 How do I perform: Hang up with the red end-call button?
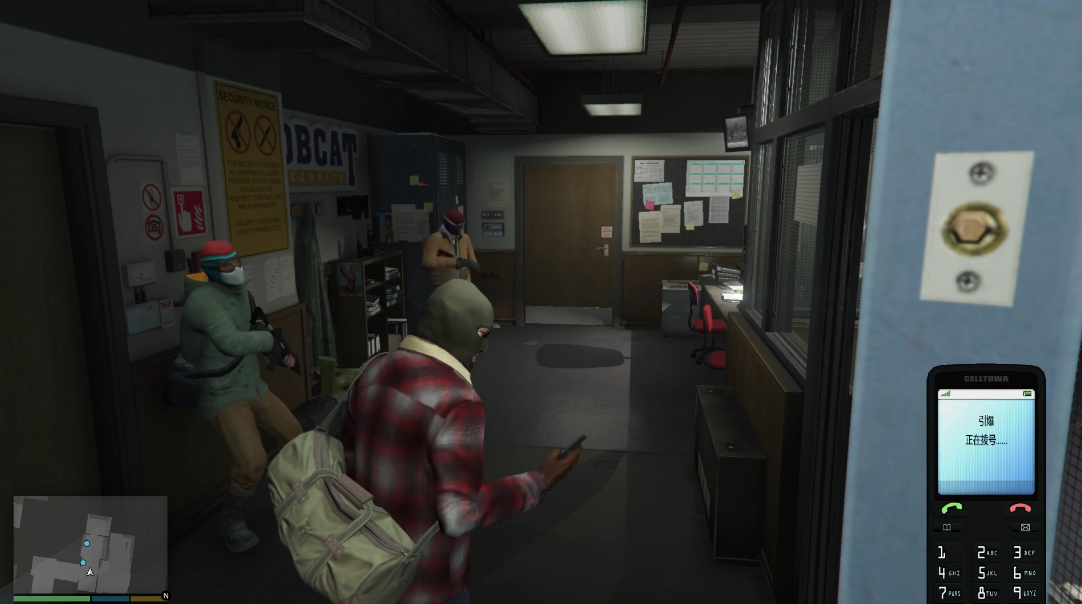1021,508
